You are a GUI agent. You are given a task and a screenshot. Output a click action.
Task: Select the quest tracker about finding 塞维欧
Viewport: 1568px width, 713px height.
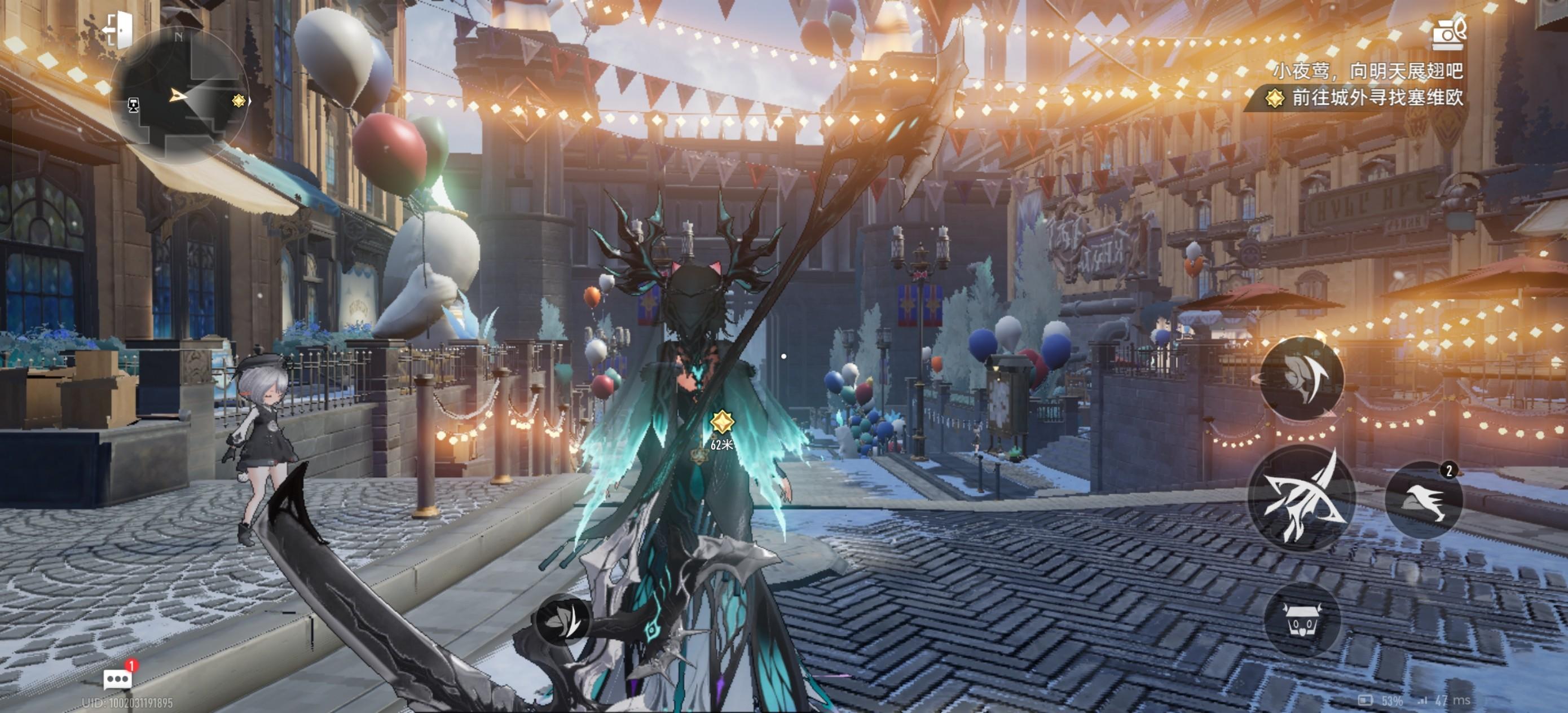1367,98
